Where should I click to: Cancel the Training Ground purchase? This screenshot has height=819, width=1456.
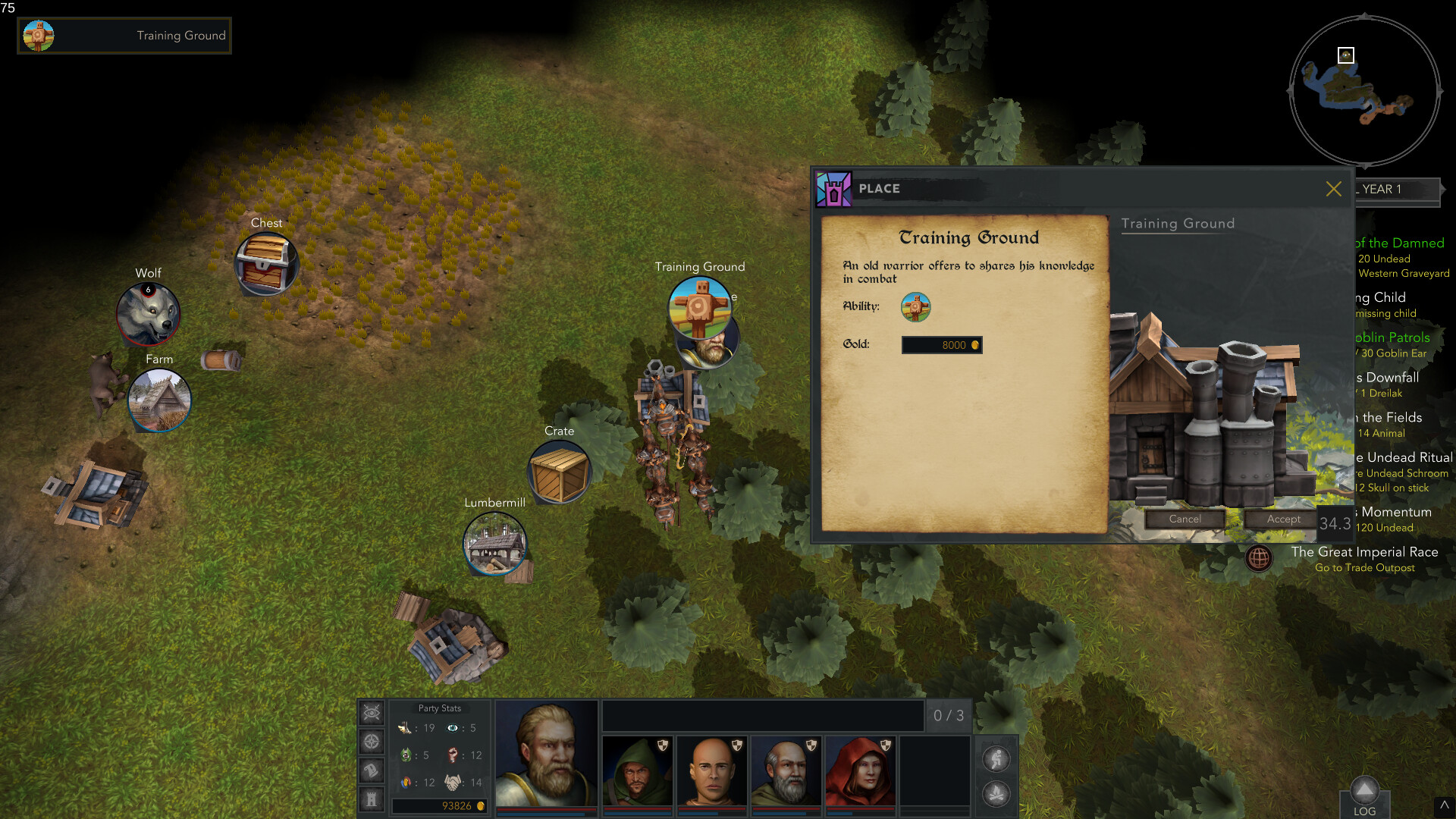pos(1185,519)
